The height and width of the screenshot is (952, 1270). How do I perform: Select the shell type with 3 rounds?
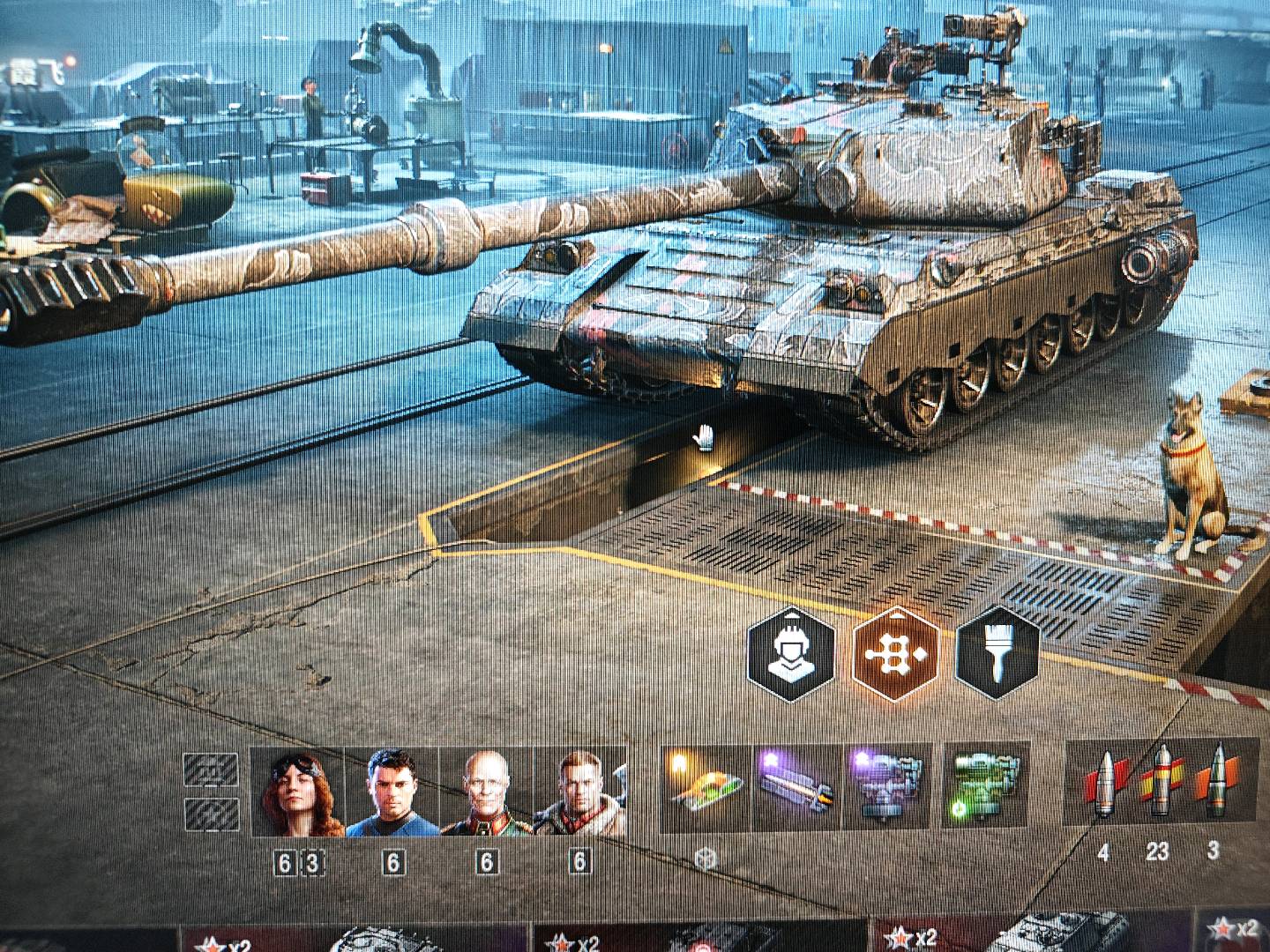[x=1214, y=785]
